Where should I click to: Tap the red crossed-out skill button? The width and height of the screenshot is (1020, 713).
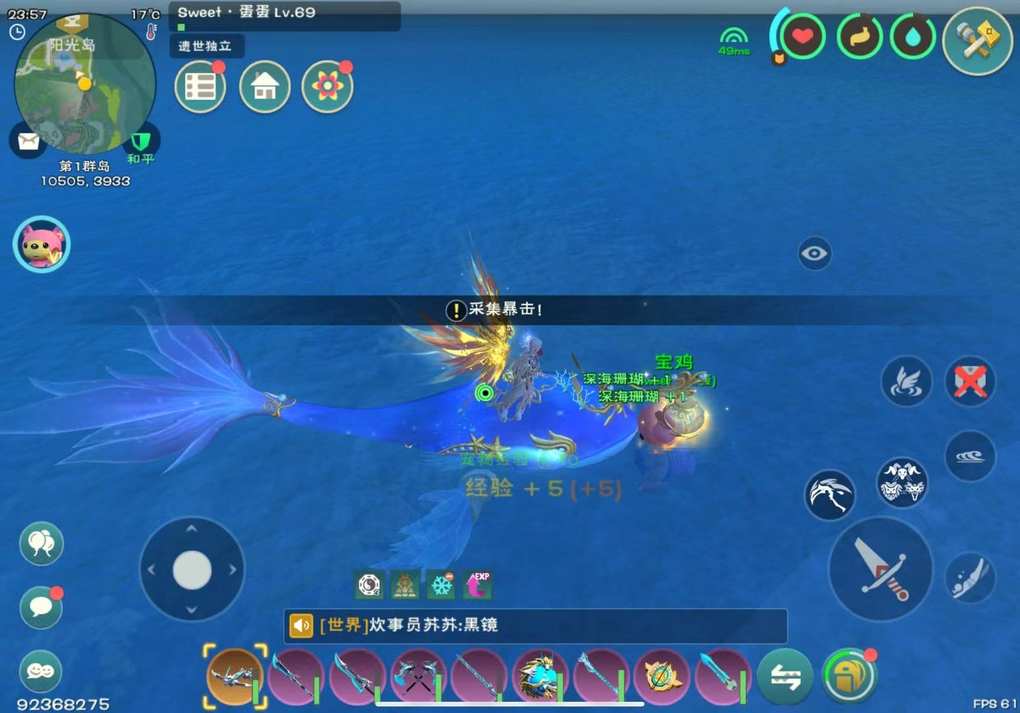pyautogui.click(x=970, y=381)
